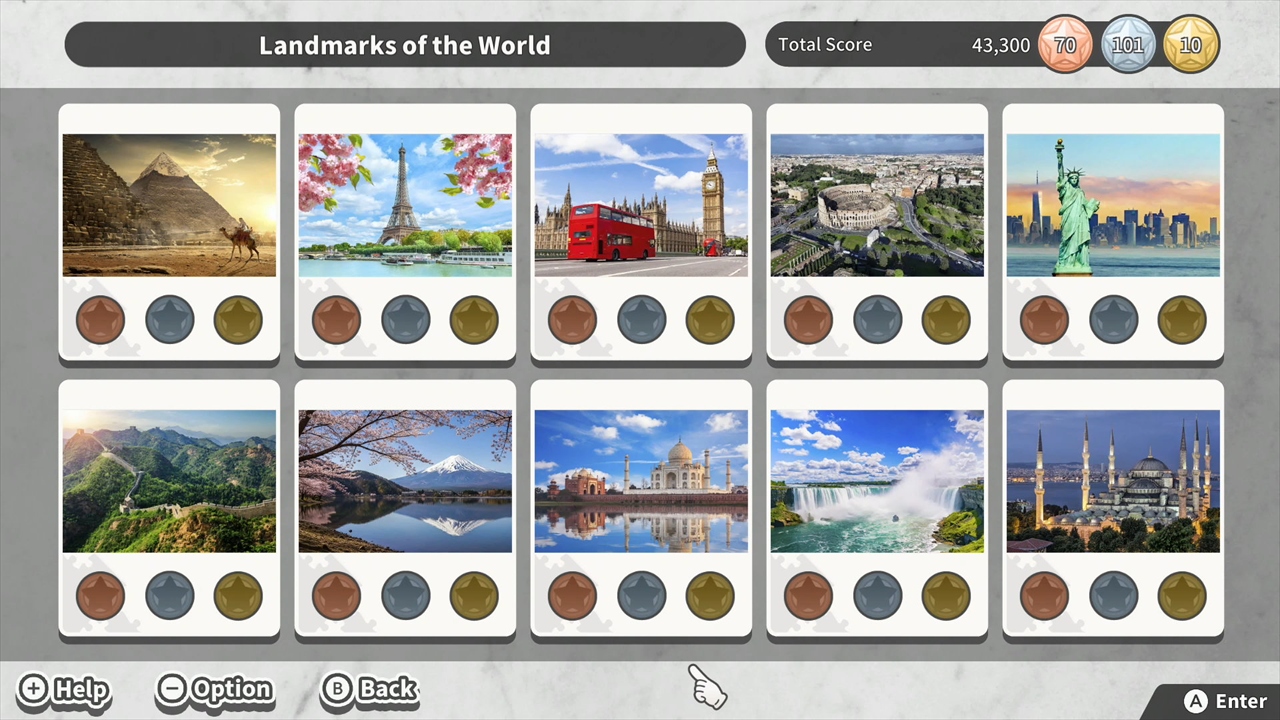Click the bronze star under the Mount Fuji puzzle
The width and height of the screenshot is (1280, 720).
(x=336, y=595)
